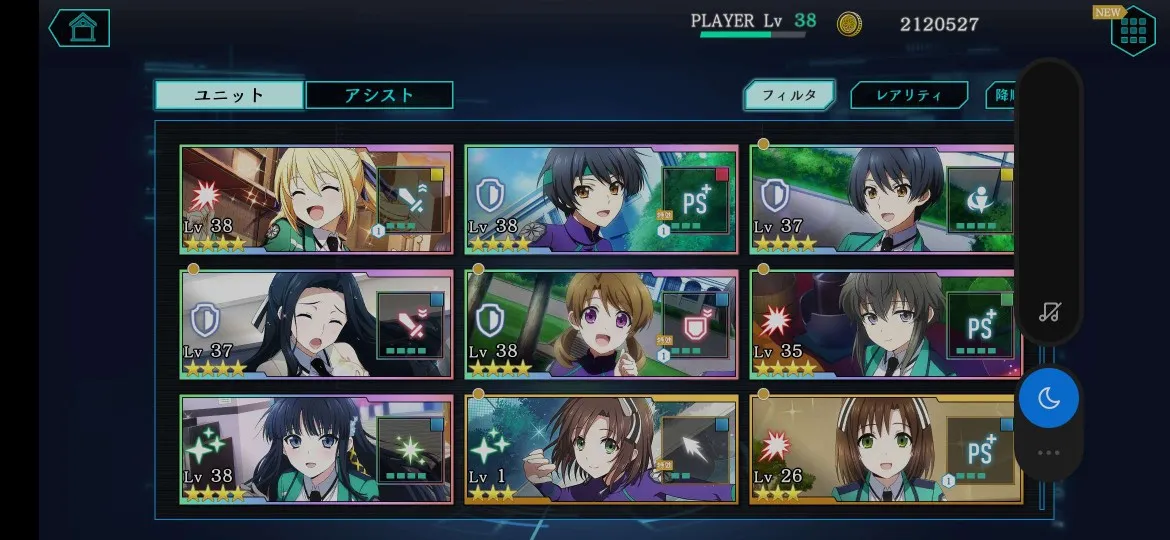Image resolution: width=1170 pixels, height=540 pixels.
Task: Select the Lv 1 three-star unit card
Action: click(x=601, y=448)
